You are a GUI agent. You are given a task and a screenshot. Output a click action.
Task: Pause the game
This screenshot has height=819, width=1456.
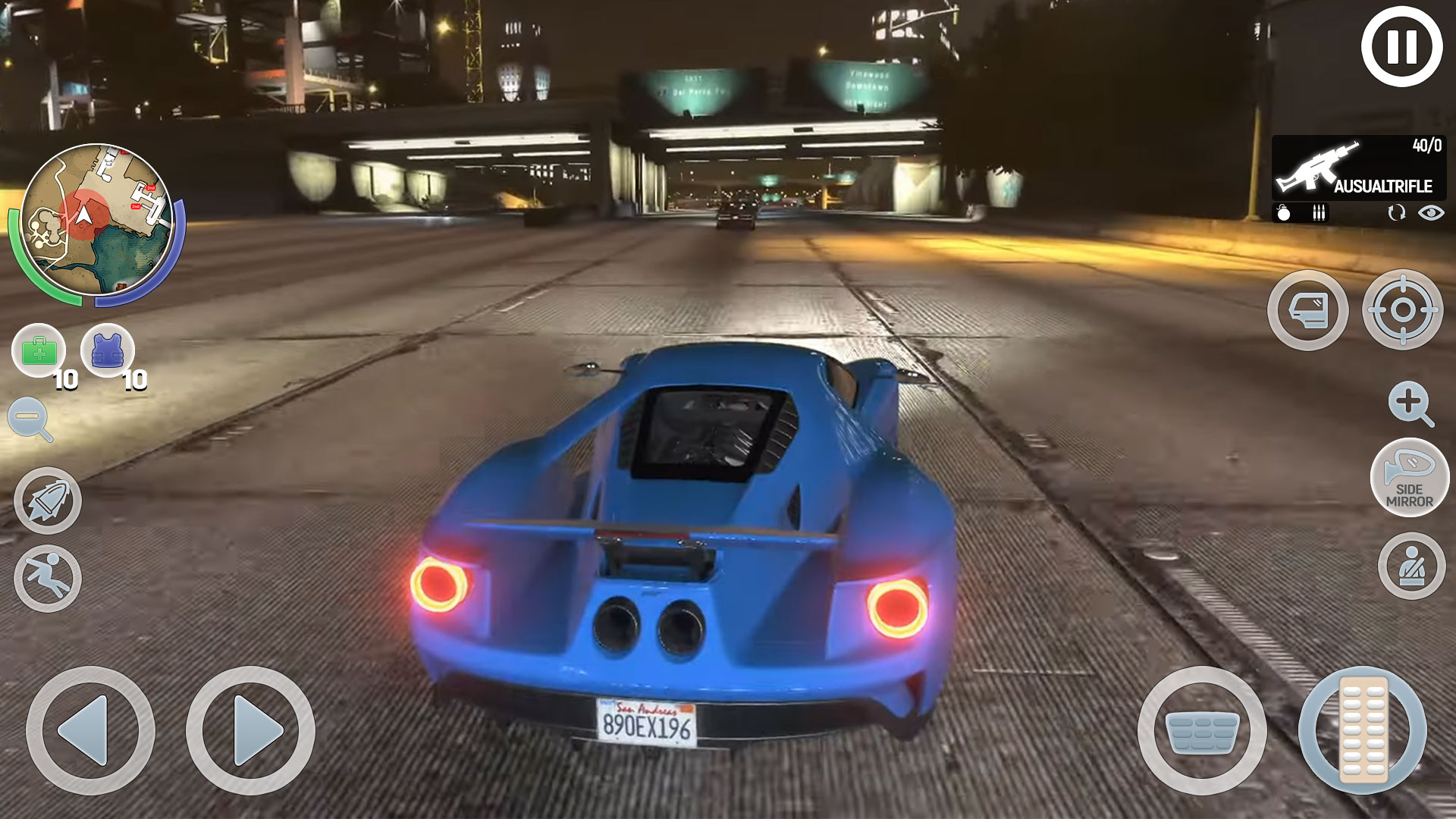[x=1401, y=47]
